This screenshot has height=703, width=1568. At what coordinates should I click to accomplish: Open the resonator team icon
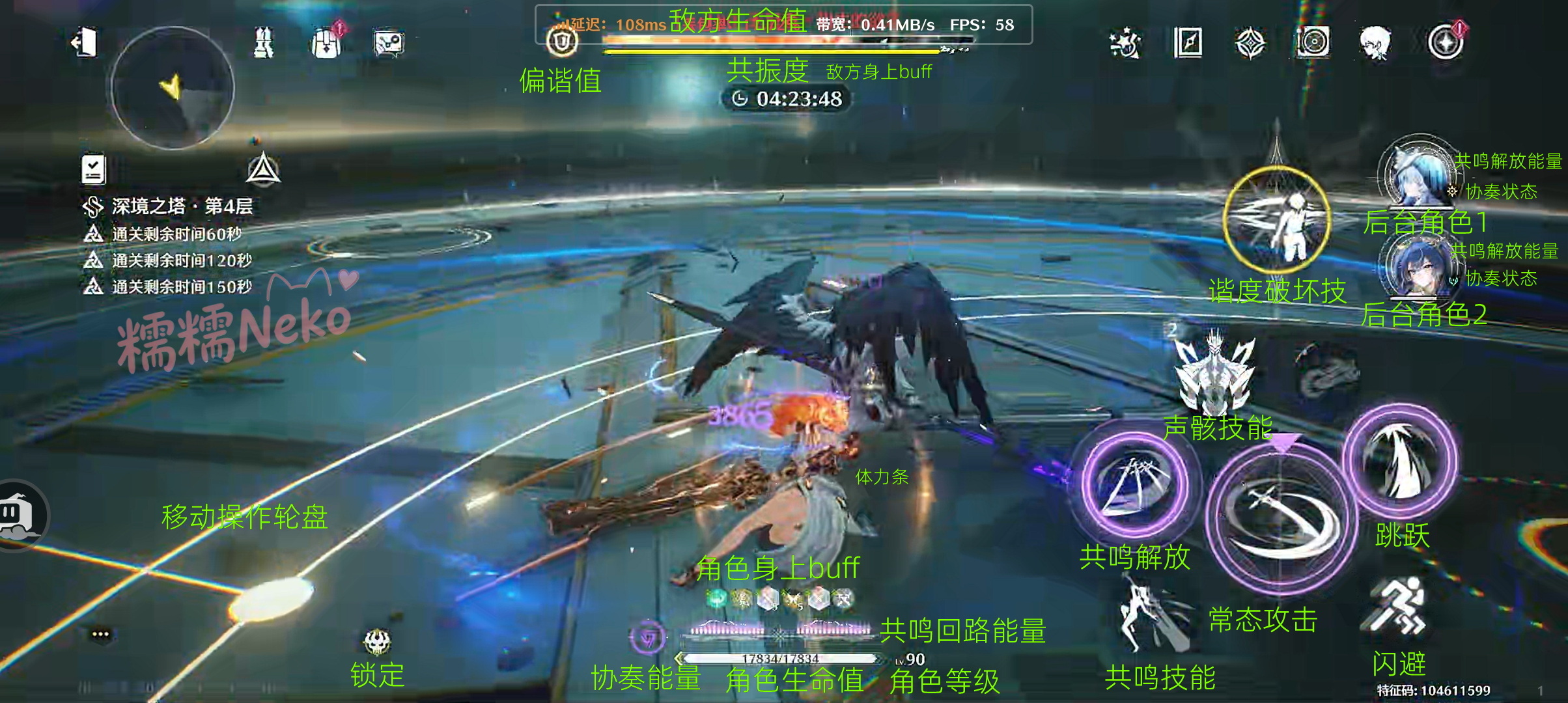click(x=263, y=43)
